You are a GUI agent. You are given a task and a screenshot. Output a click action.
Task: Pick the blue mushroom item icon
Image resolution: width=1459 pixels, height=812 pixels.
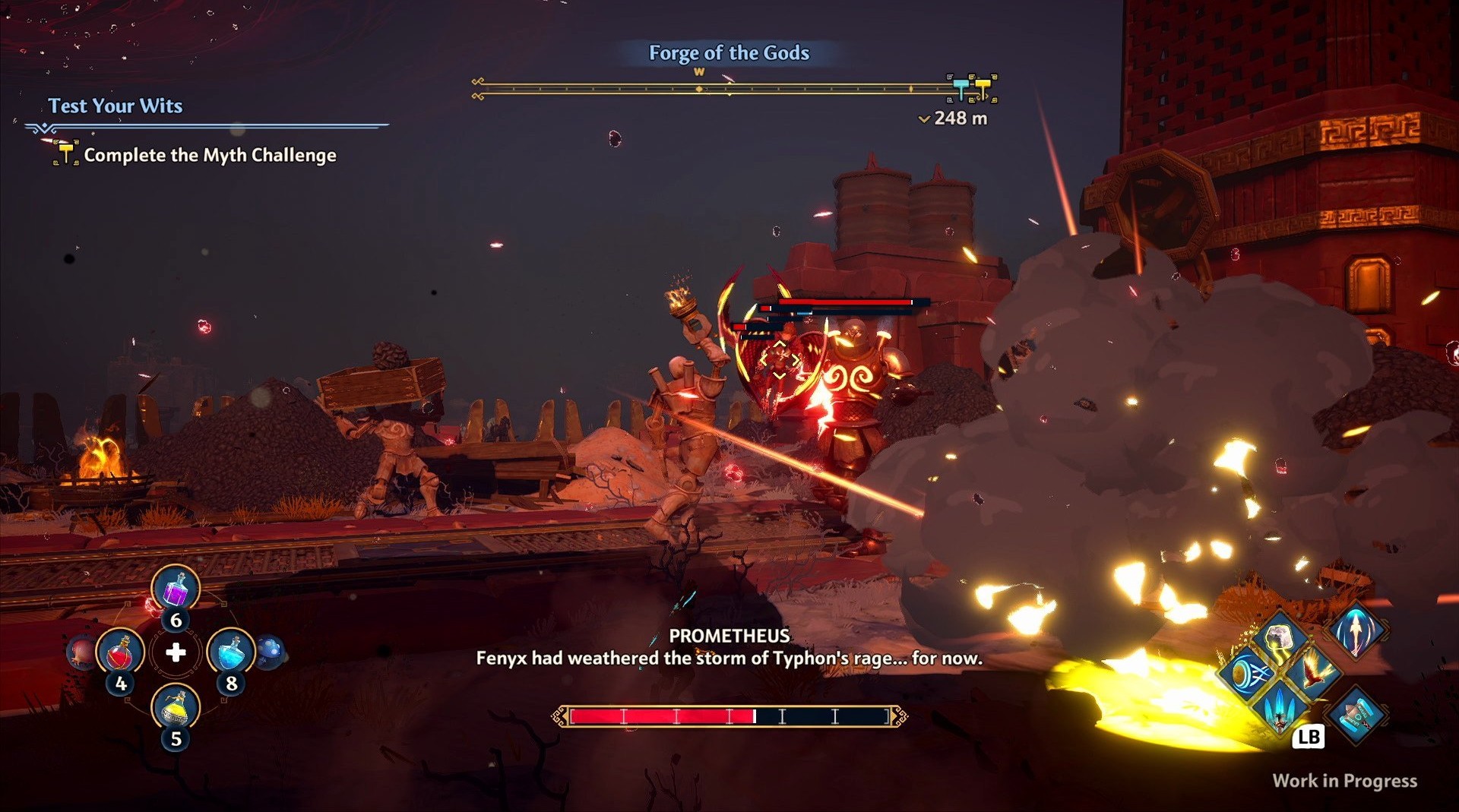(x=271, y=651)
